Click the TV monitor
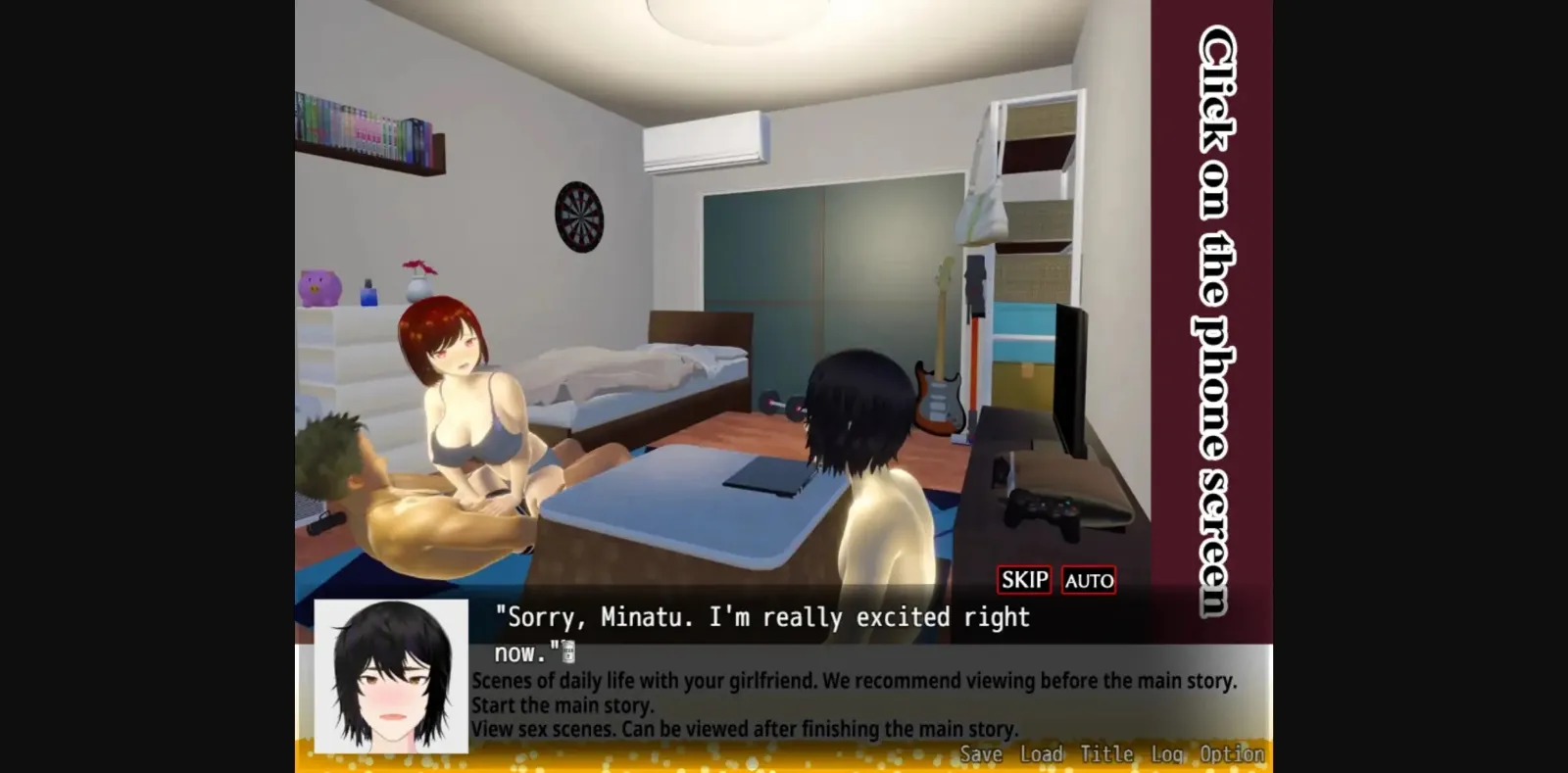The width and height of the screenshot is (1568, 773). [1068, 382]
